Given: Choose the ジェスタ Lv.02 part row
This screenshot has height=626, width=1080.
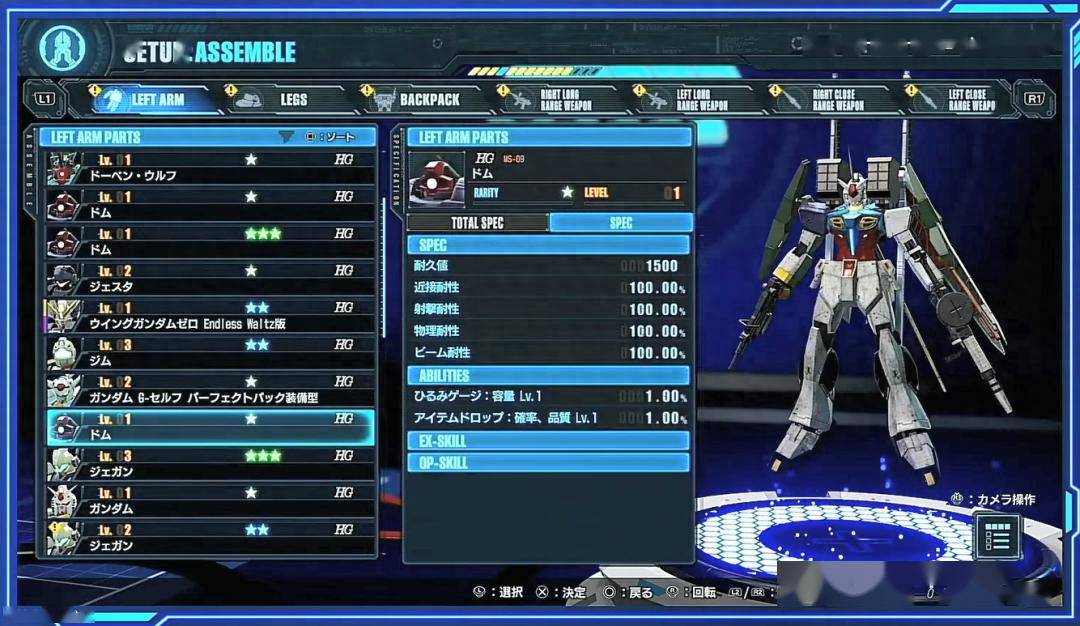Looking at the screenshot, I should (x=211, y=278).
